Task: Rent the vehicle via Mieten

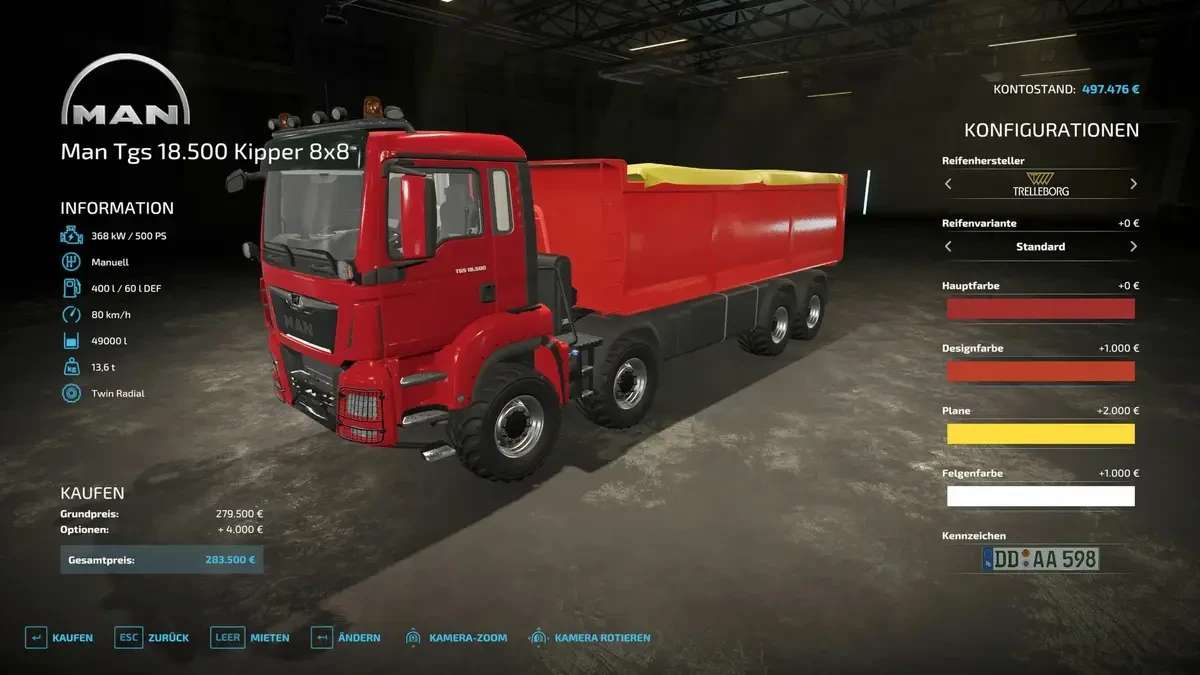Action: click(x=250, y=637)
